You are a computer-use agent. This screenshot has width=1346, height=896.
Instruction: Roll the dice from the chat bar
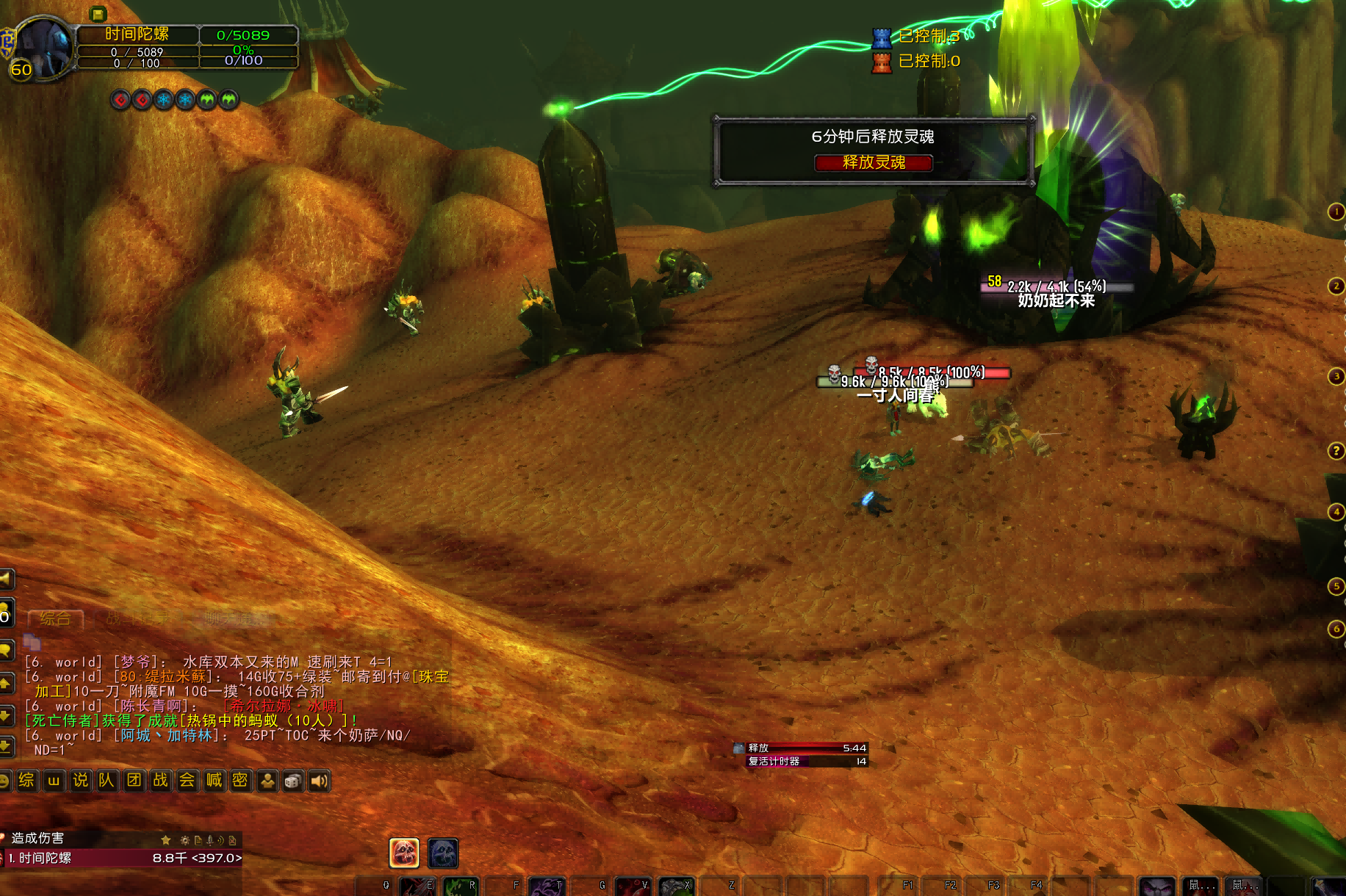click(x=292, y=781)
